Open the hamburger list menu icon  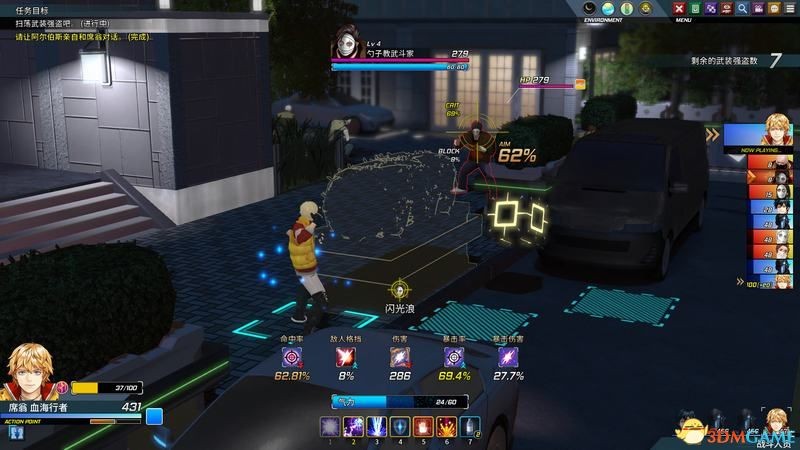[x=789, y=8]
